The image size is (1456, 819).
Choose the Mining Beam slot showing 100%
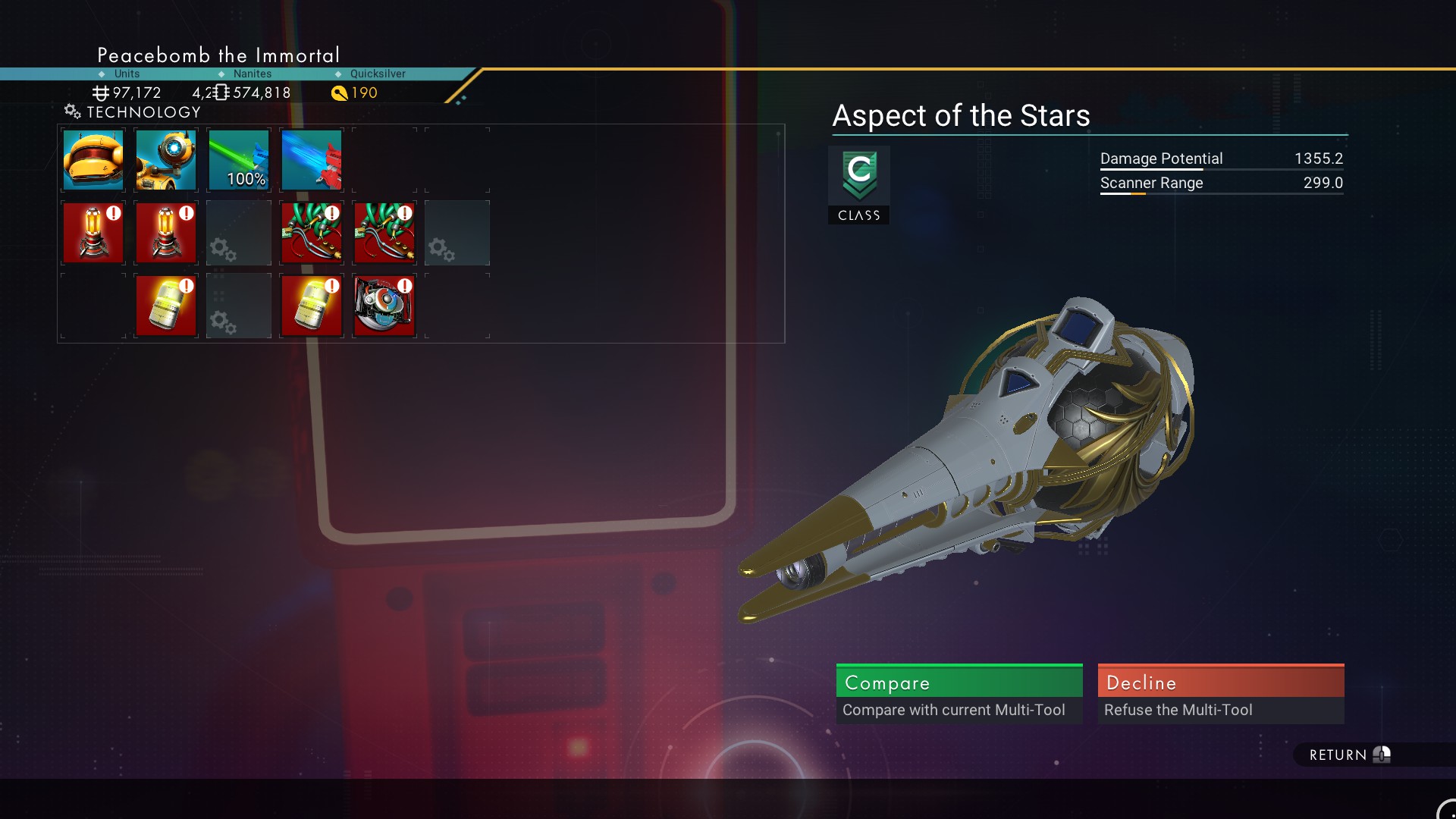coord(239,160)
